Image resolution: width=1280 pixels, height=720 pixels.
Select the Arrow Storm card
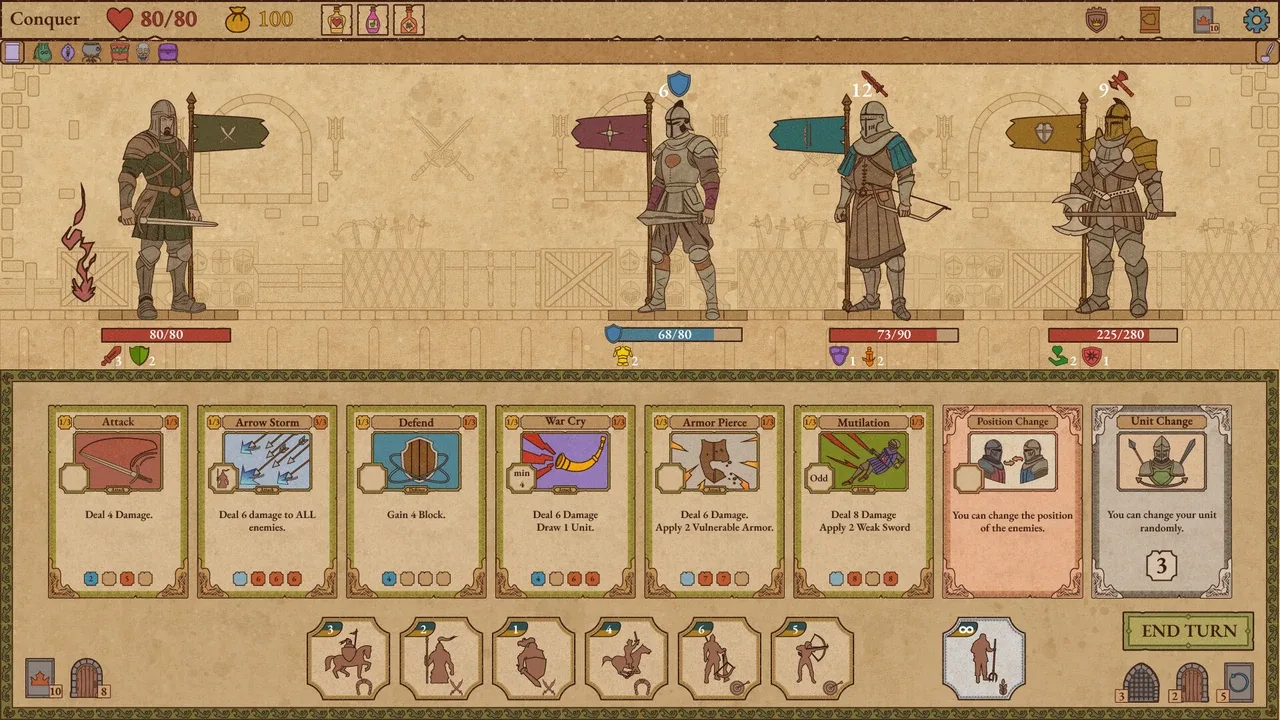click(267, 501)
